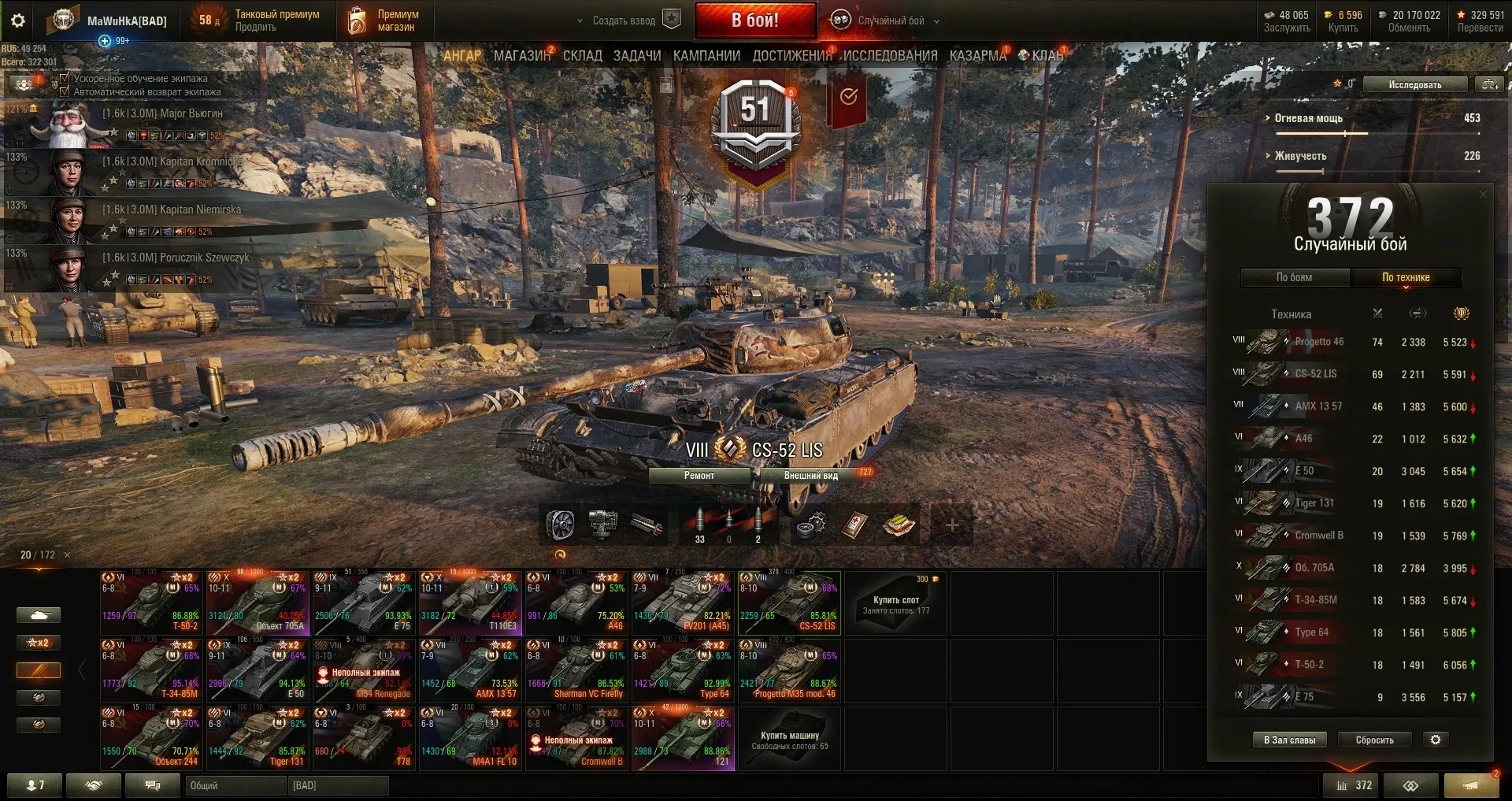Select the T110E3 tank card
1512x801 pixels.
(x=469, y=604)
